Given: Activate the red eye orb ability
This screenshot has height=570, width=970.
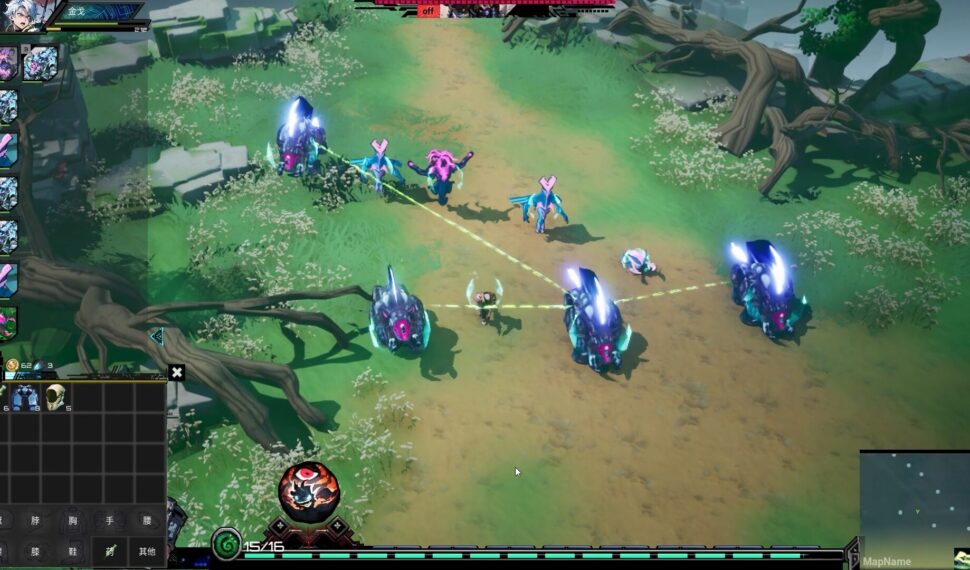Looking at the screenshot, I should pyautogui.click(x=308, y=492).
